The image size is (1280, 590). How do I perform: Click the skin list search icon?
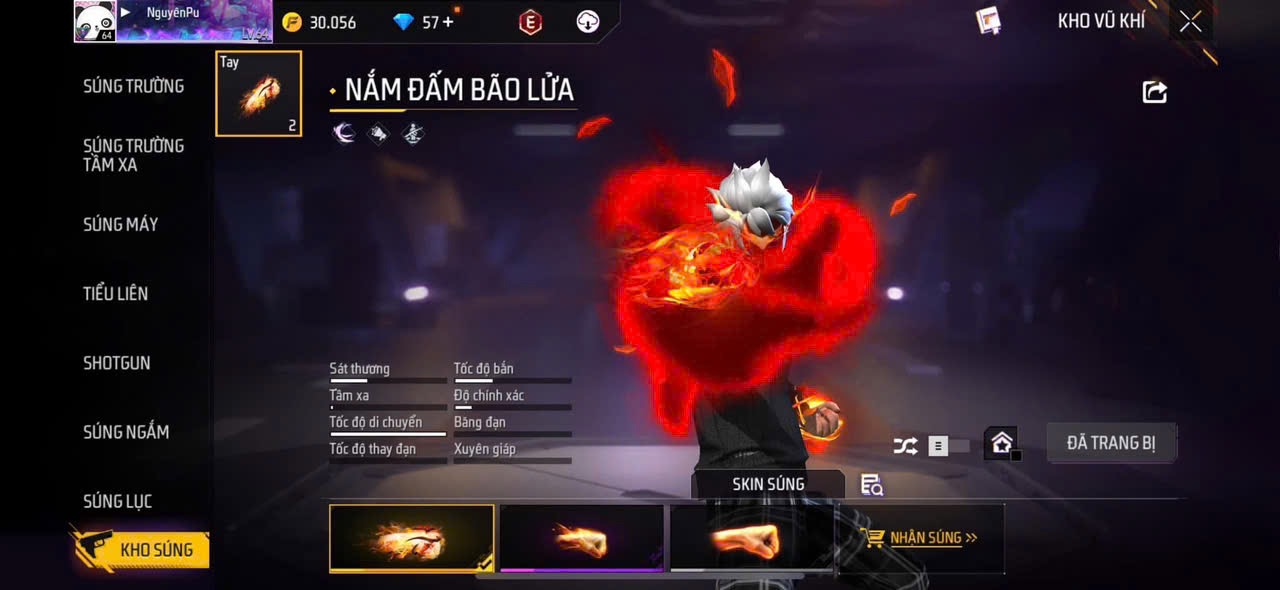tap(871, 485)
